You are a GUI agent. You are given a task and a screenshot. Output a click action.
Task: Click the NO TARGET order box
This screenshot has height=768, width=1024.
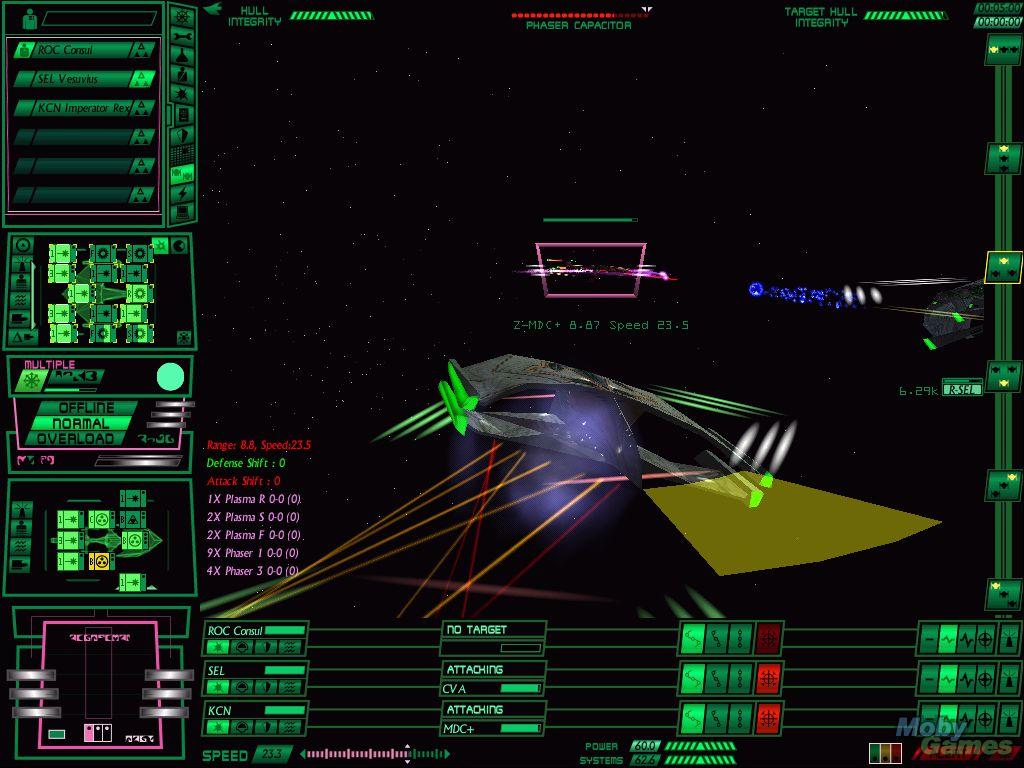click(x=493, y=630)
